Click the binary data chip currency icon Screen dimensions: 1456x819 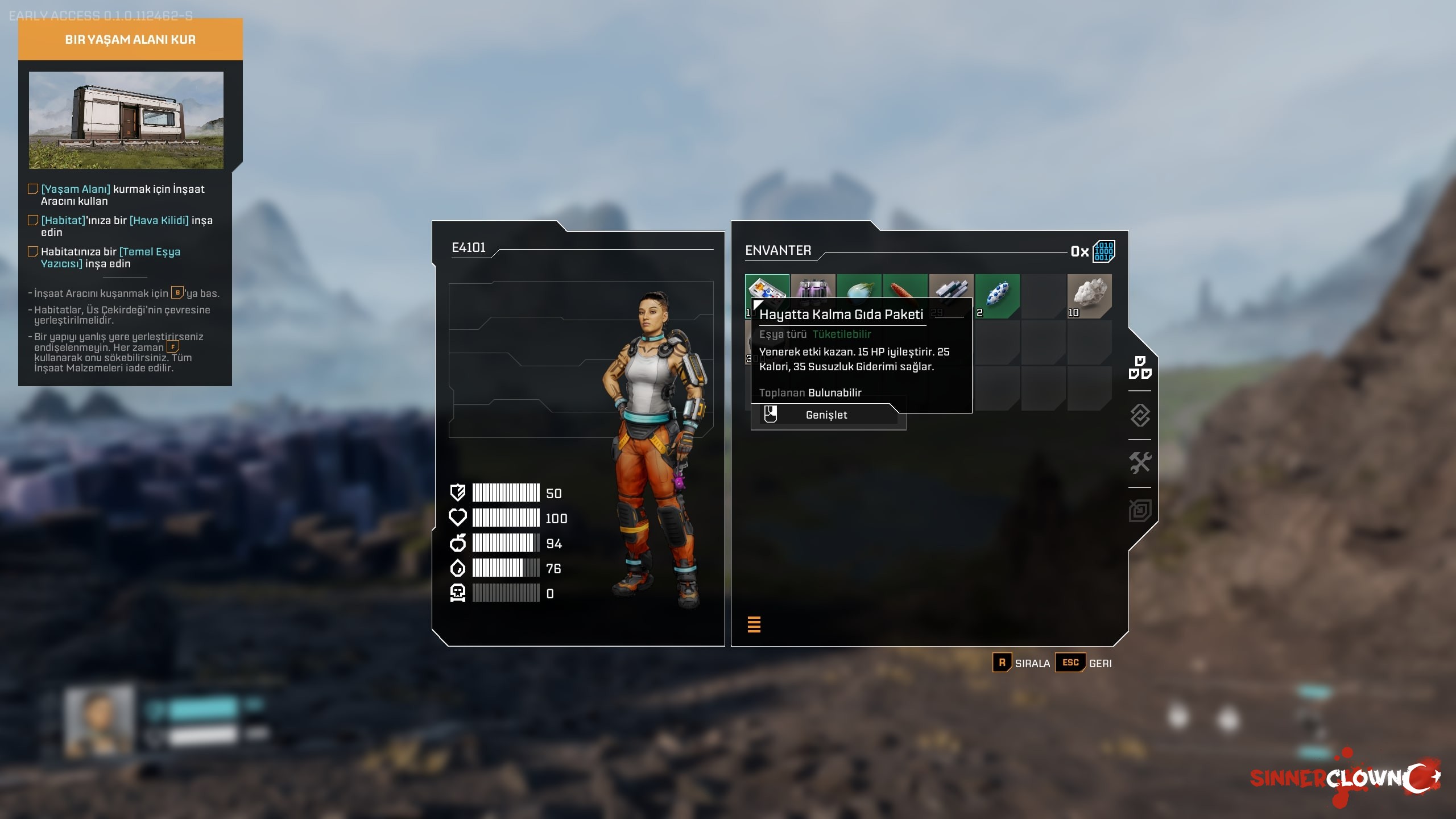(1103, 251)
